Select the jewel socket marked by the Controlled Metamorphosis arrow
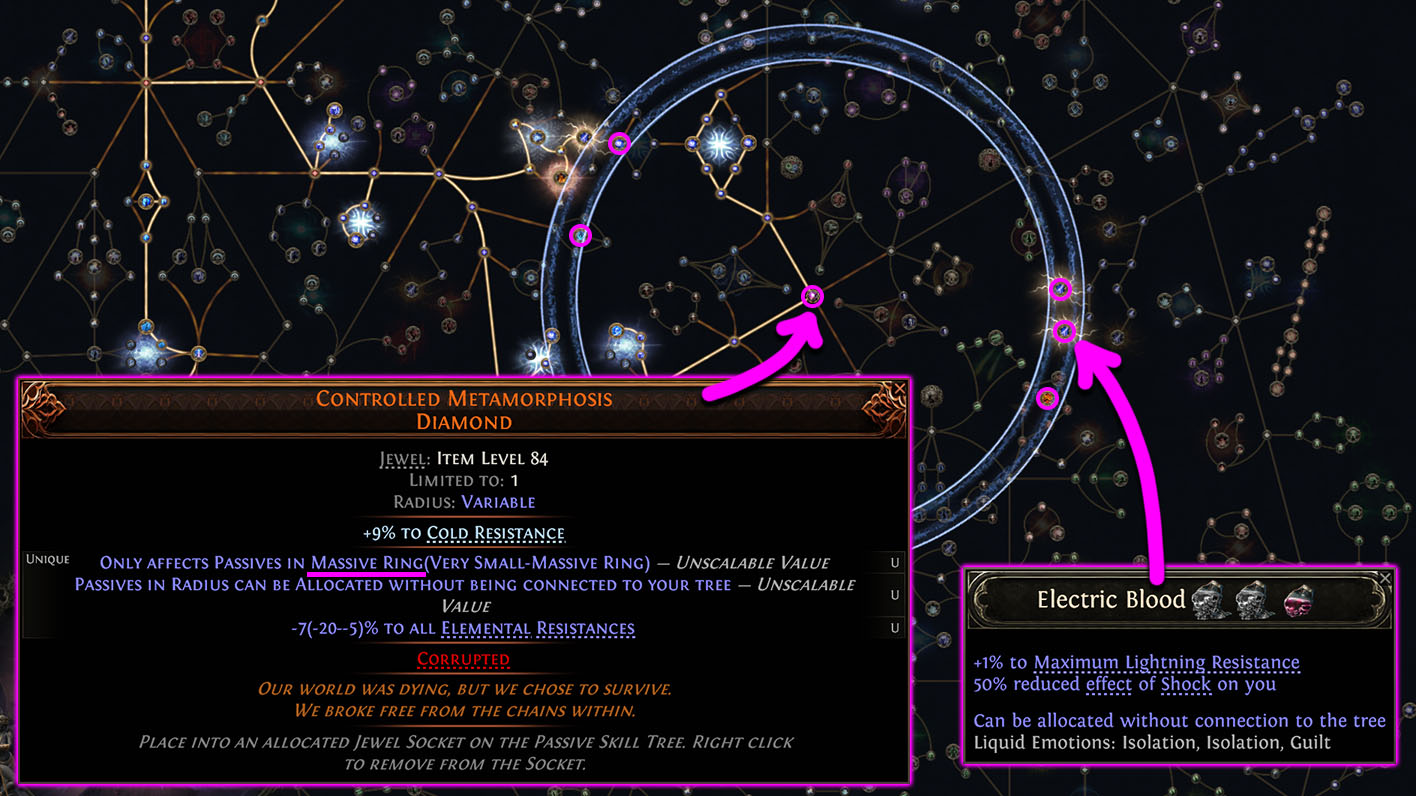 (813, 296)
